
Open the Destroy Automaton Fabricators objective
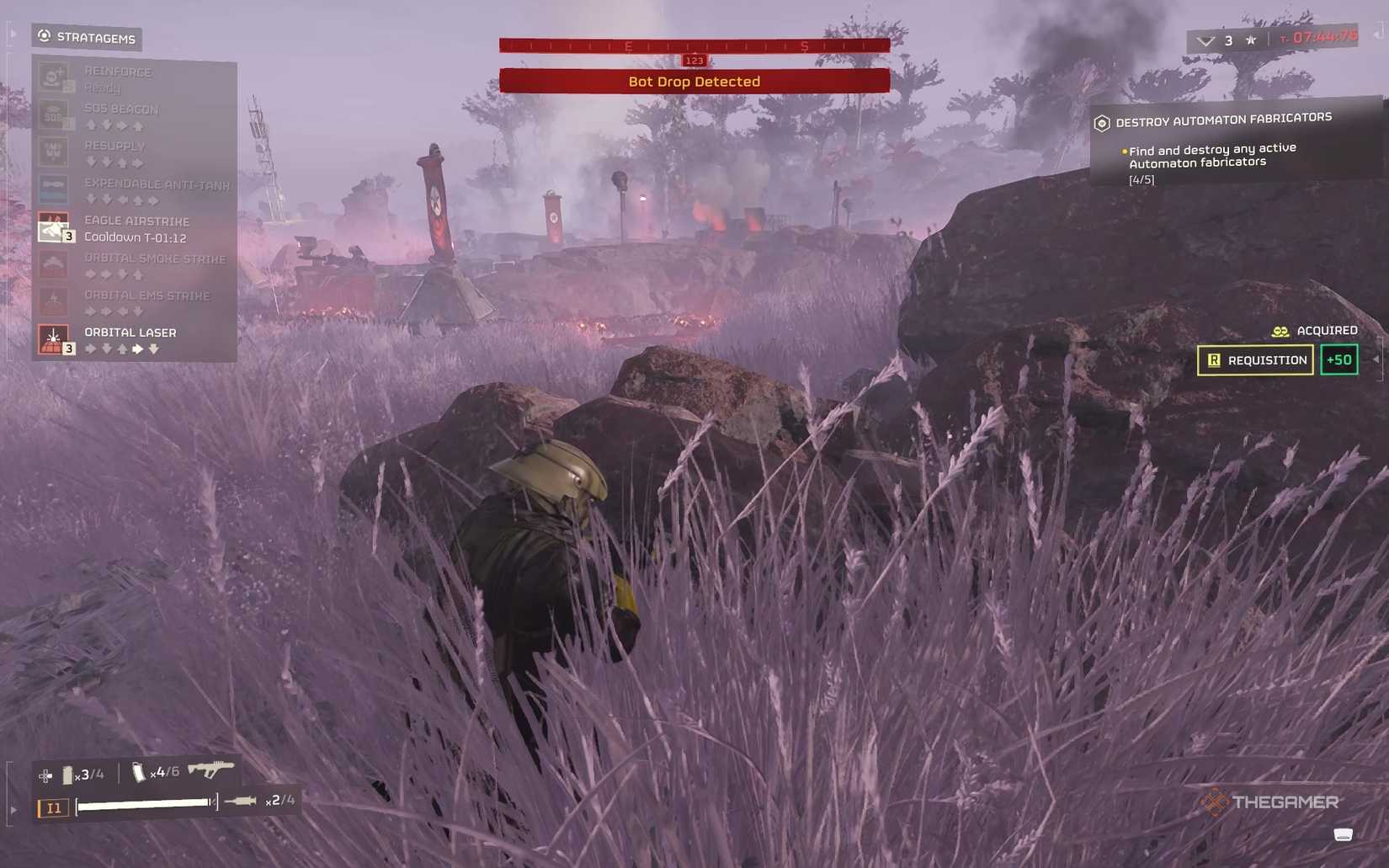(1222, 120)
